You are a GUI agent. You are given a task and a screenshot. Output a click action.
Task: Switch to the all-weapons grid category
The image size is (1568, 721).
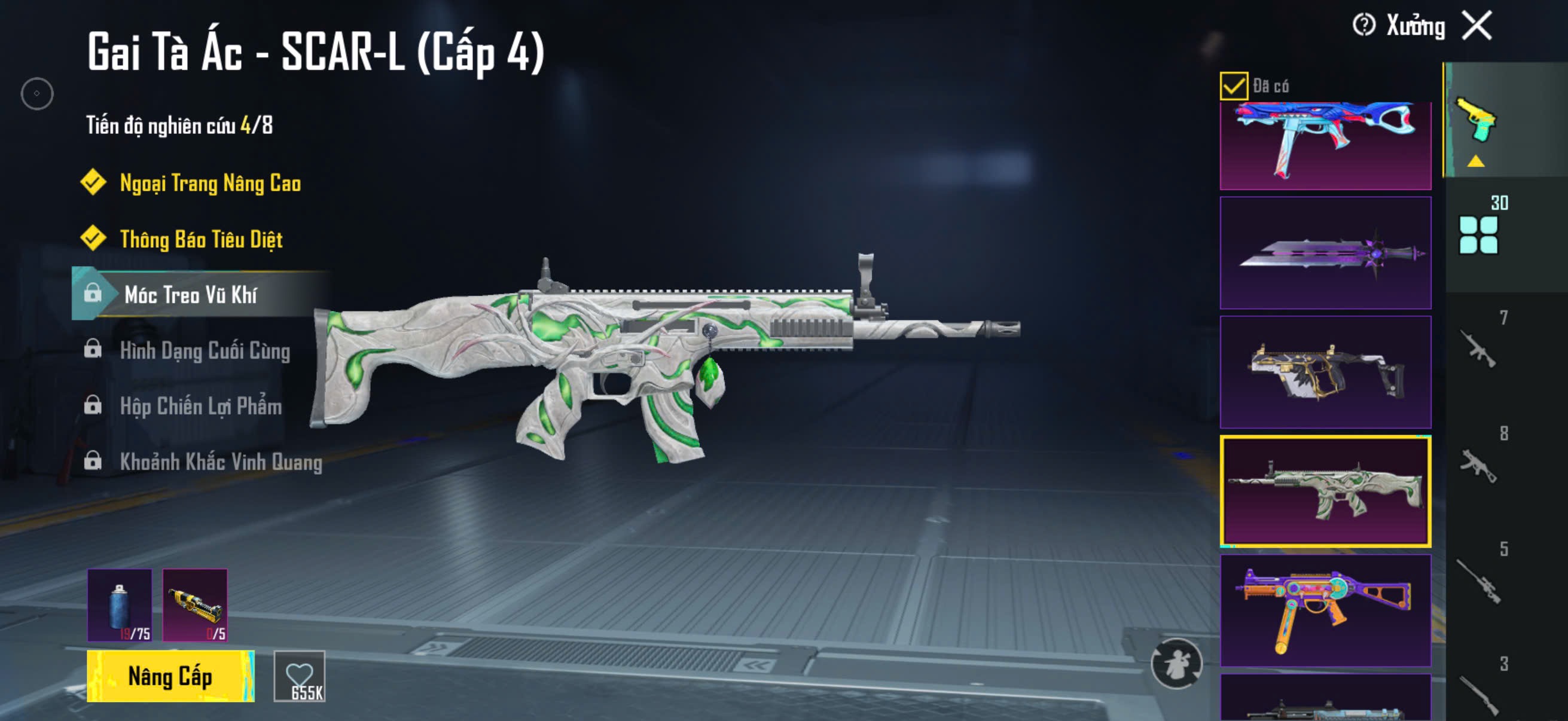pos(1478,234)
